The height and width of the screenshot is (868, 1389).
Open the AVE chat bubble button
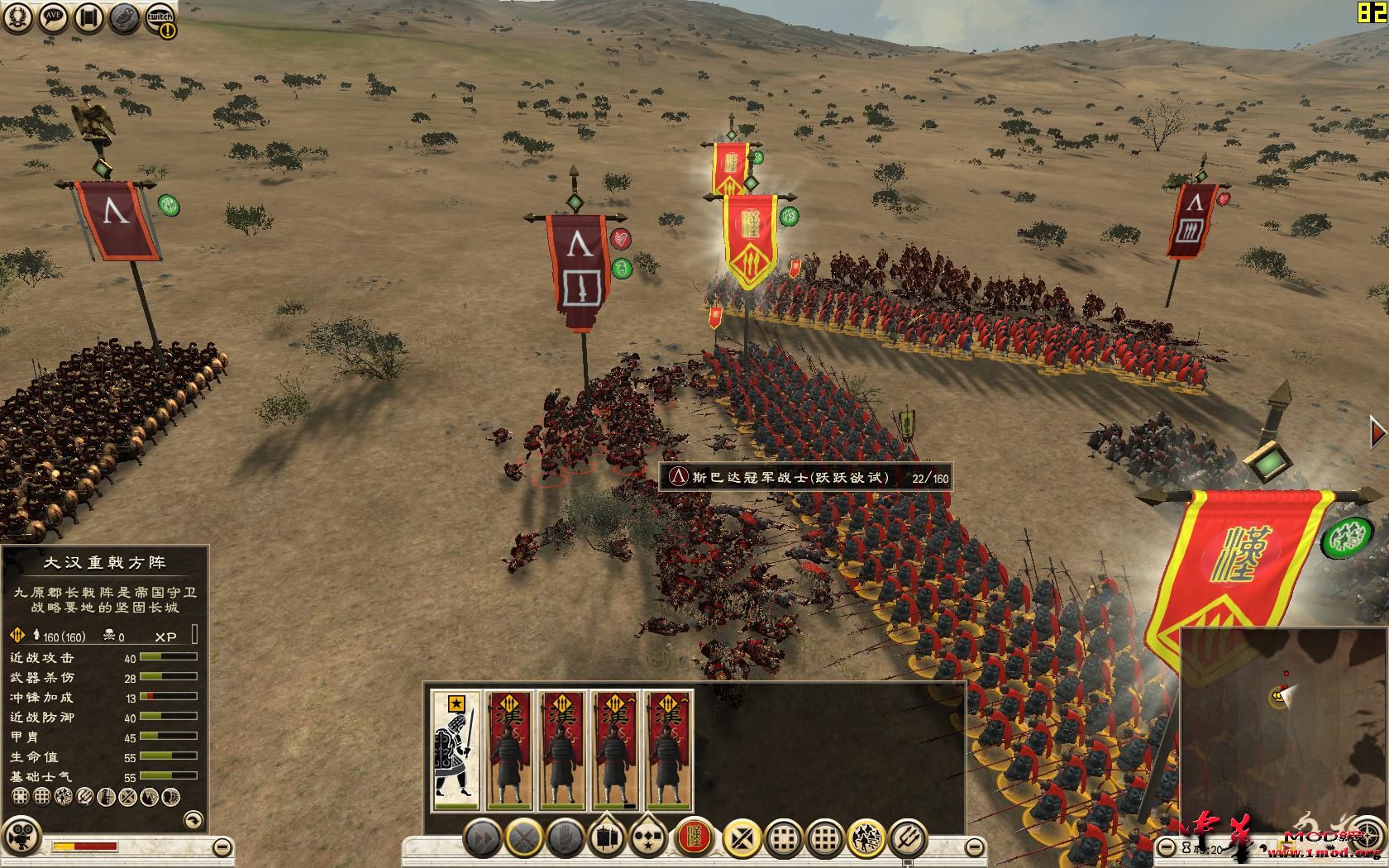tap(53, 18)
